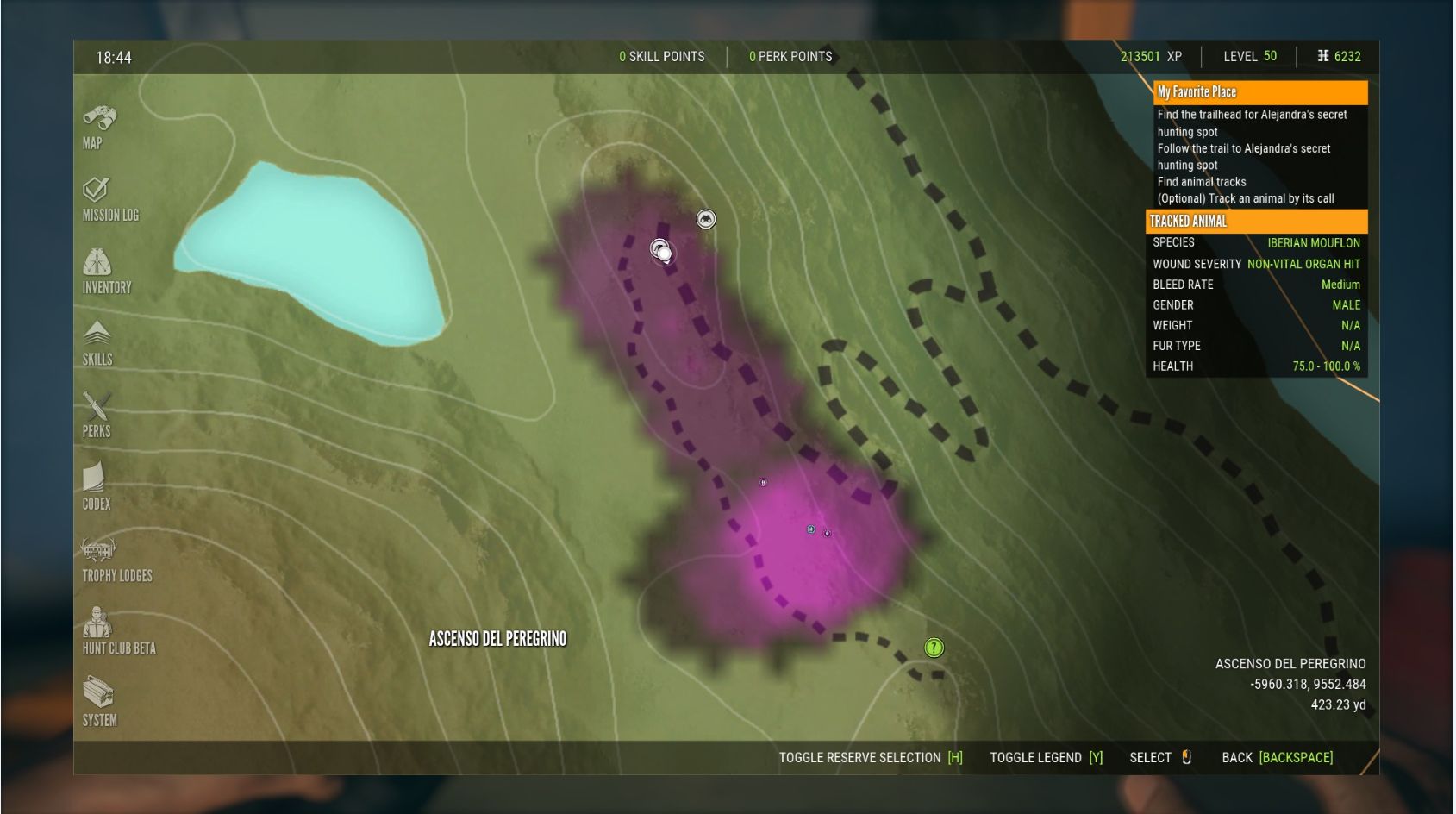This screenshot has width=1456, height=814.
Task: Open the Inventory backpack icon
Action: (x=99, y=263)
